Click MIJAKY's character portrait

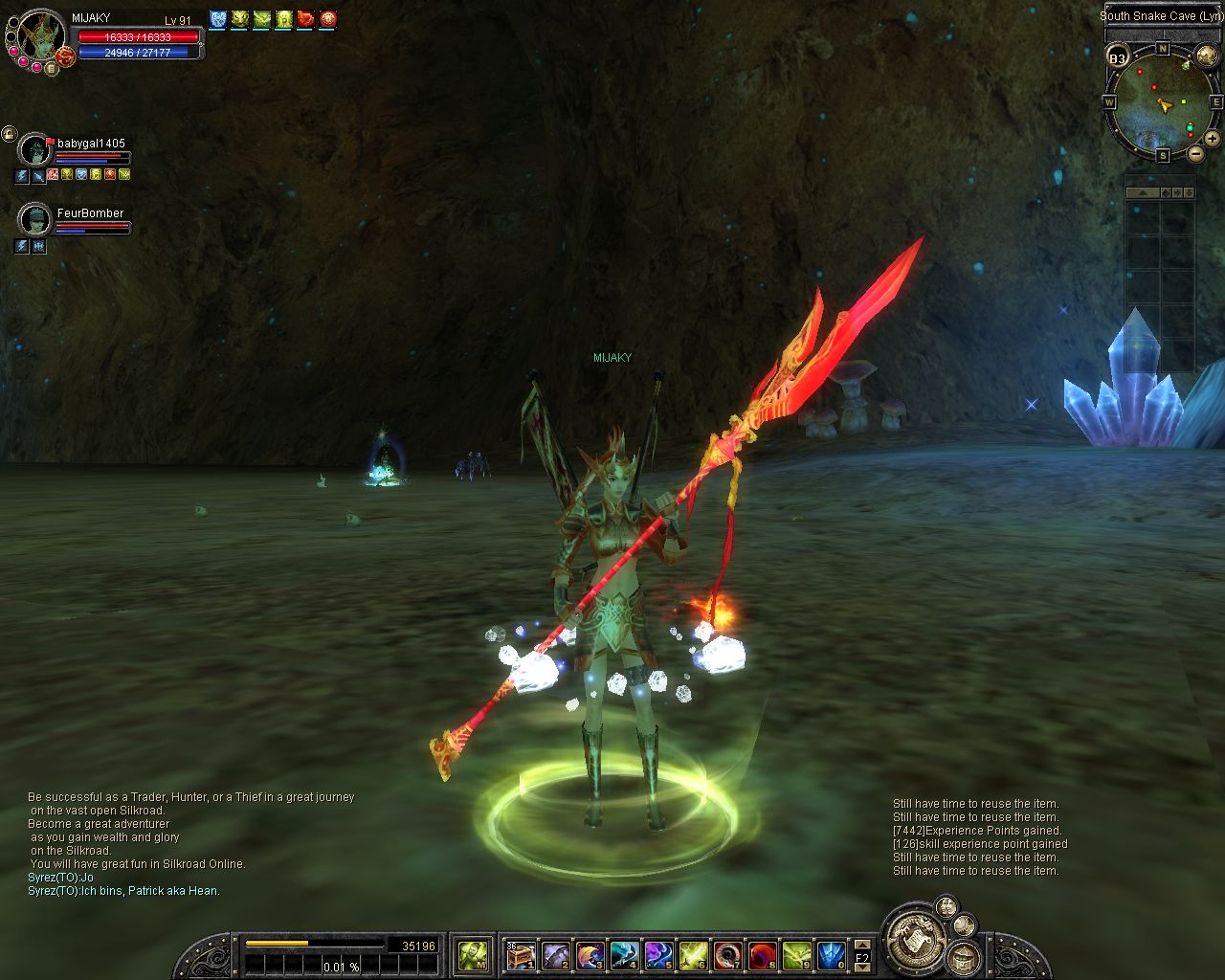[x=39, y=35]
